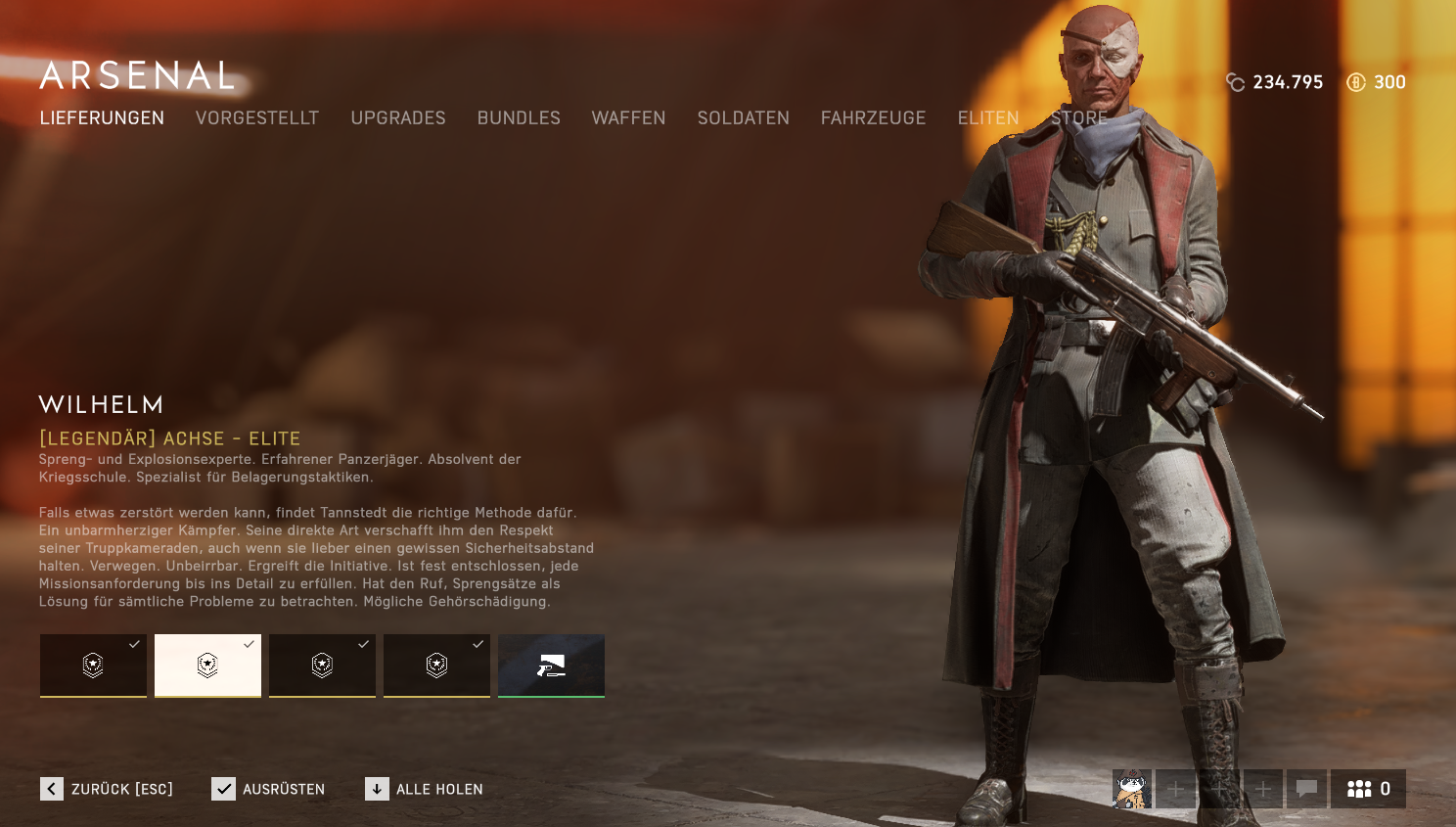Select the Bundles tab
This screenshot has height=827, width=1456.
pos(519,118)
